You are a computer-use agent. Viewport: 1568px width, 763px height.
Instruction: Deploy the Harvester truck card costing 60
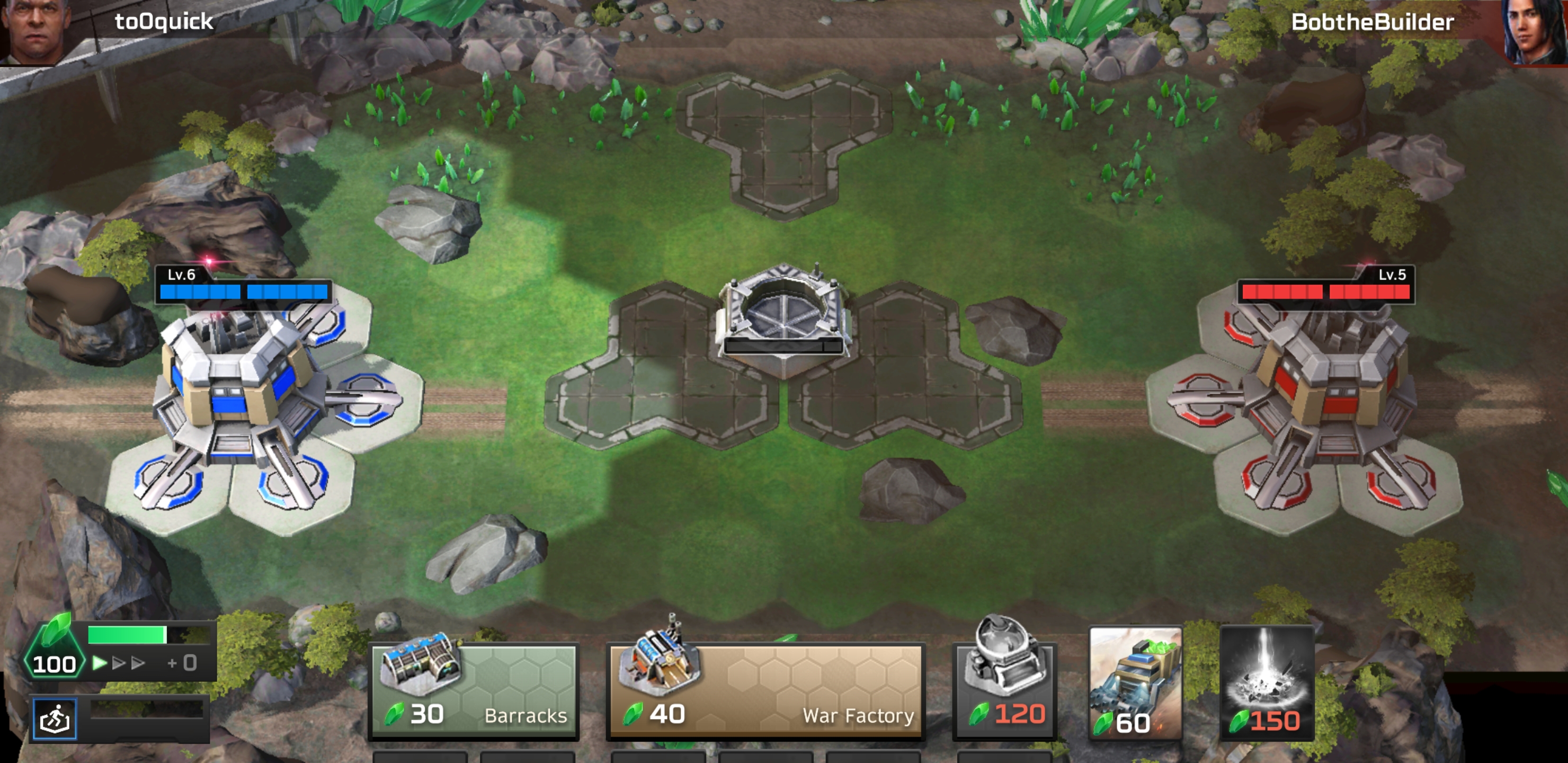click(x=1135, y=683)
